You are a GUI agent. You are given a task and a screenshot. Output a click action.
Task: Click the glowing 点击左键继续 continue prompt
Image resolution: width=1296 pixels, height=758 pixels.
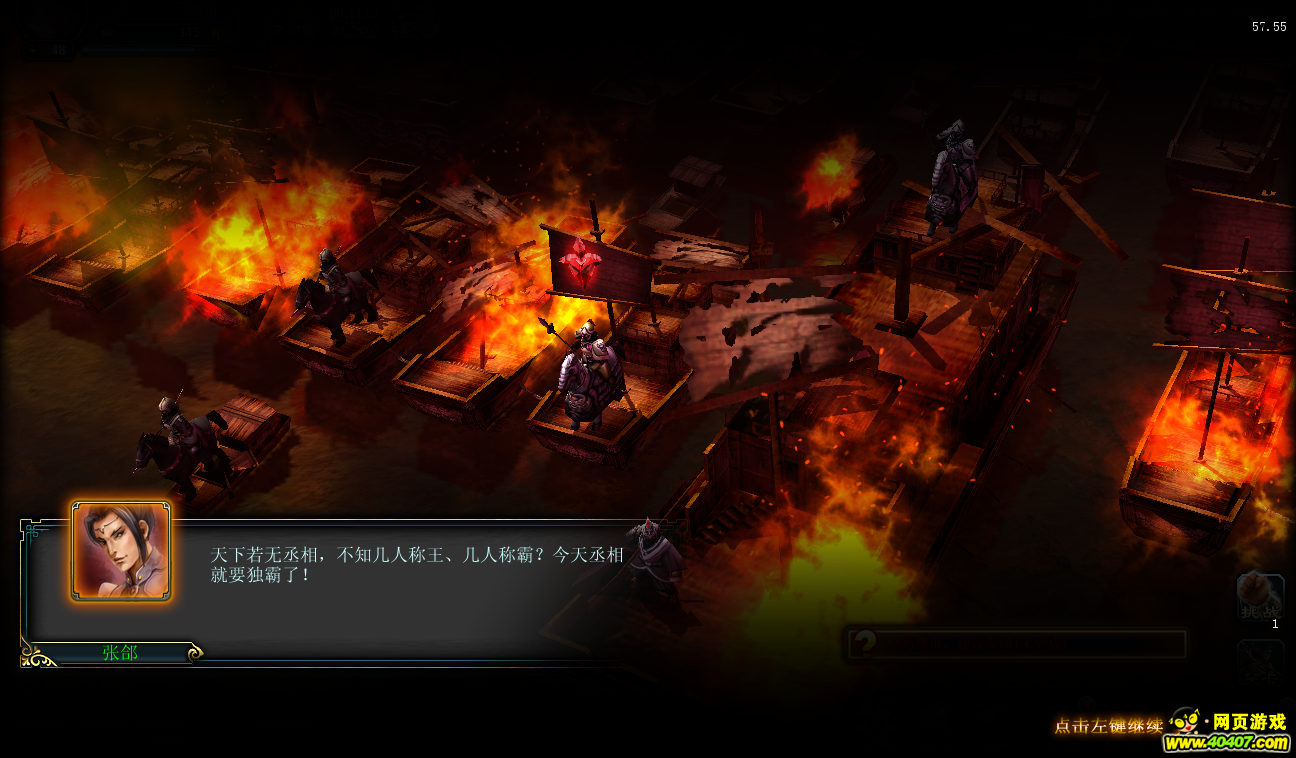click(1108, 726)
